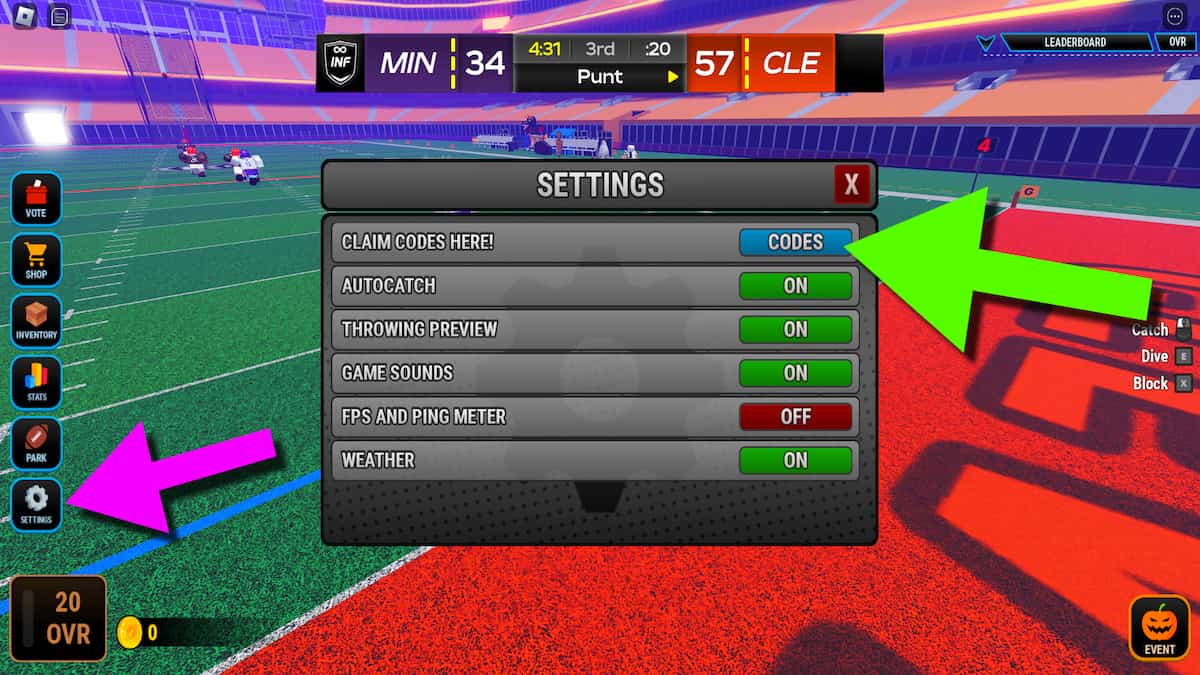Open the Inventory

36,320
